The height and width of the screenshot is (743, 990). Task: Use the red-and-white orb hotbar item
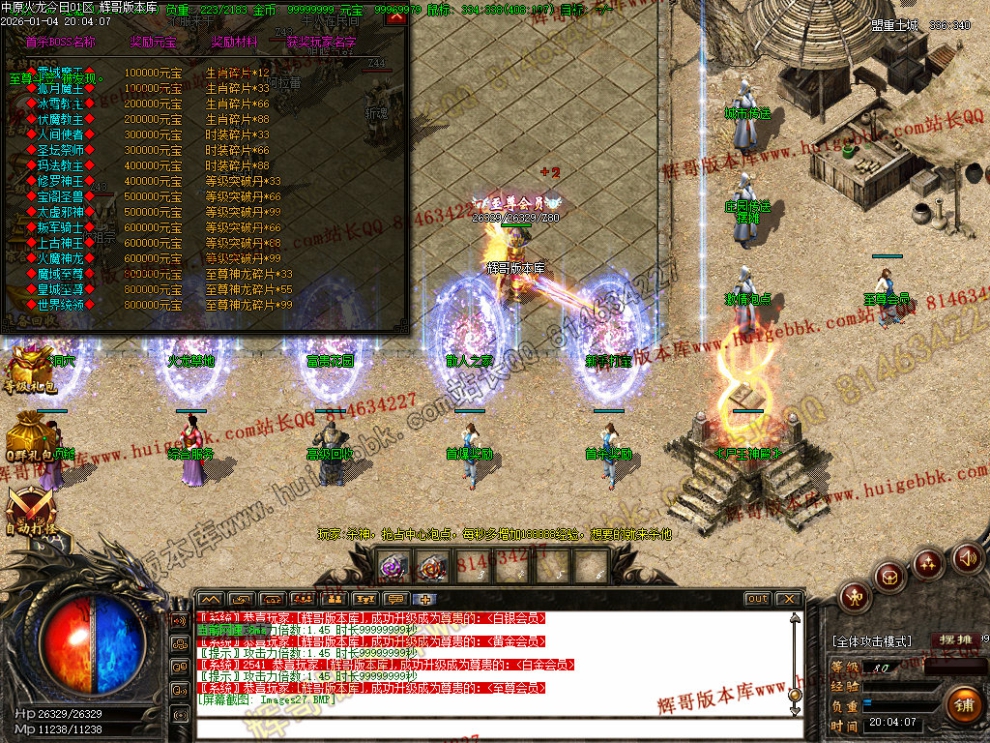tap(432, 568)
